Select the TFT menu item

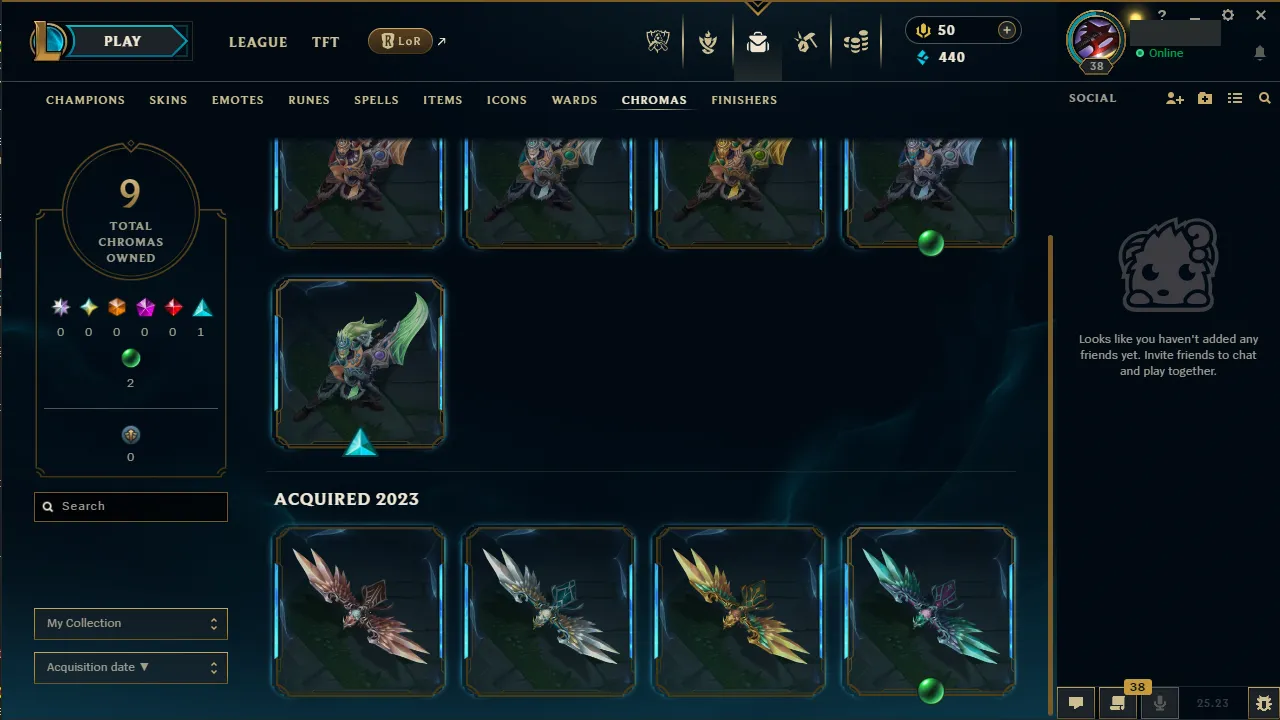click(325, 42)
